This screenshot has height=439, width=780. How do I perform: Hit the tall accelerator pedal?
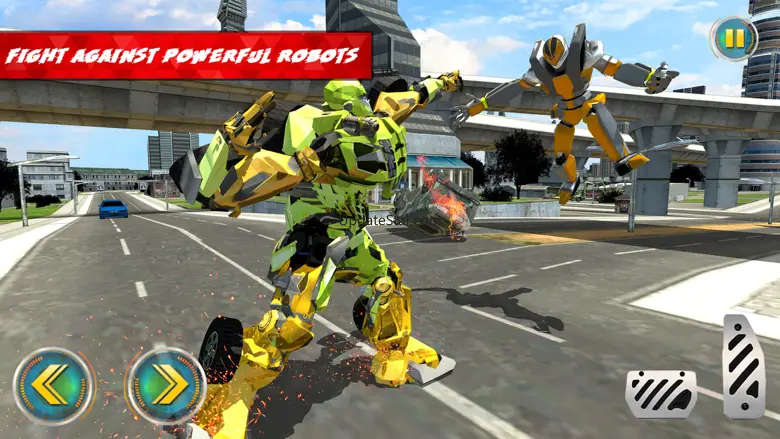(744, 366)
